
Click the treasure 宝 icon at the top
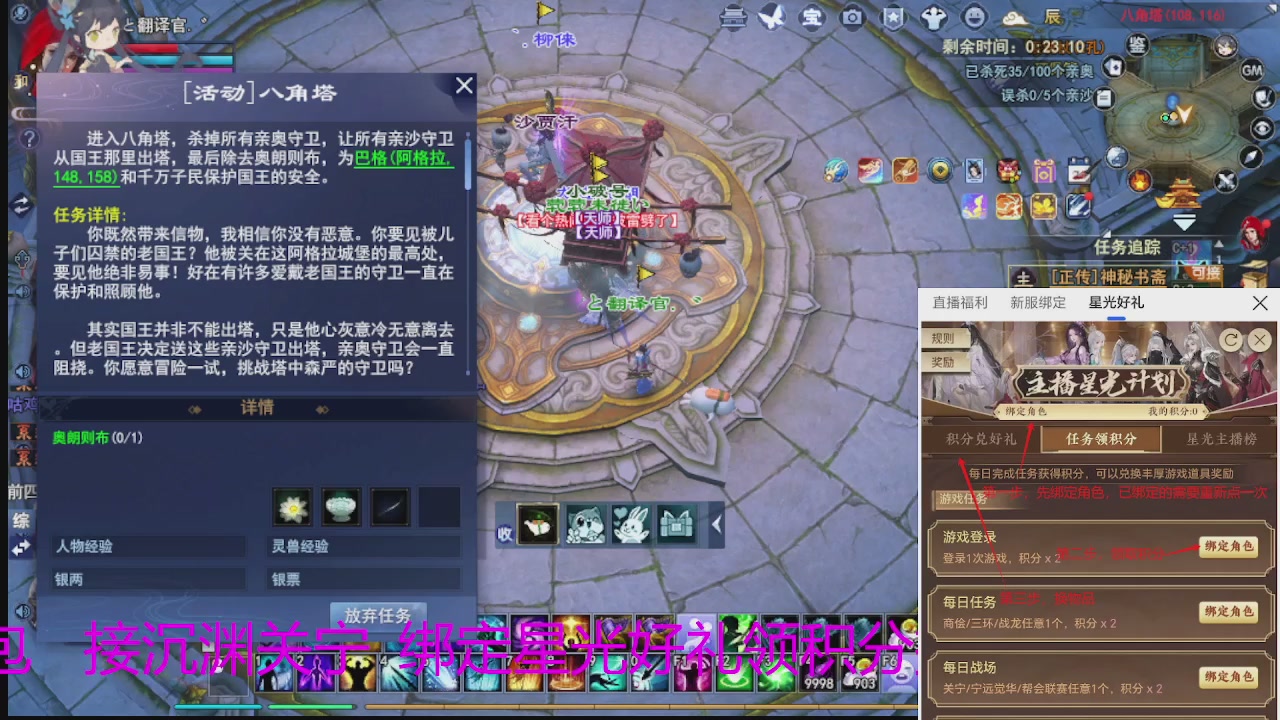[813, 17]
